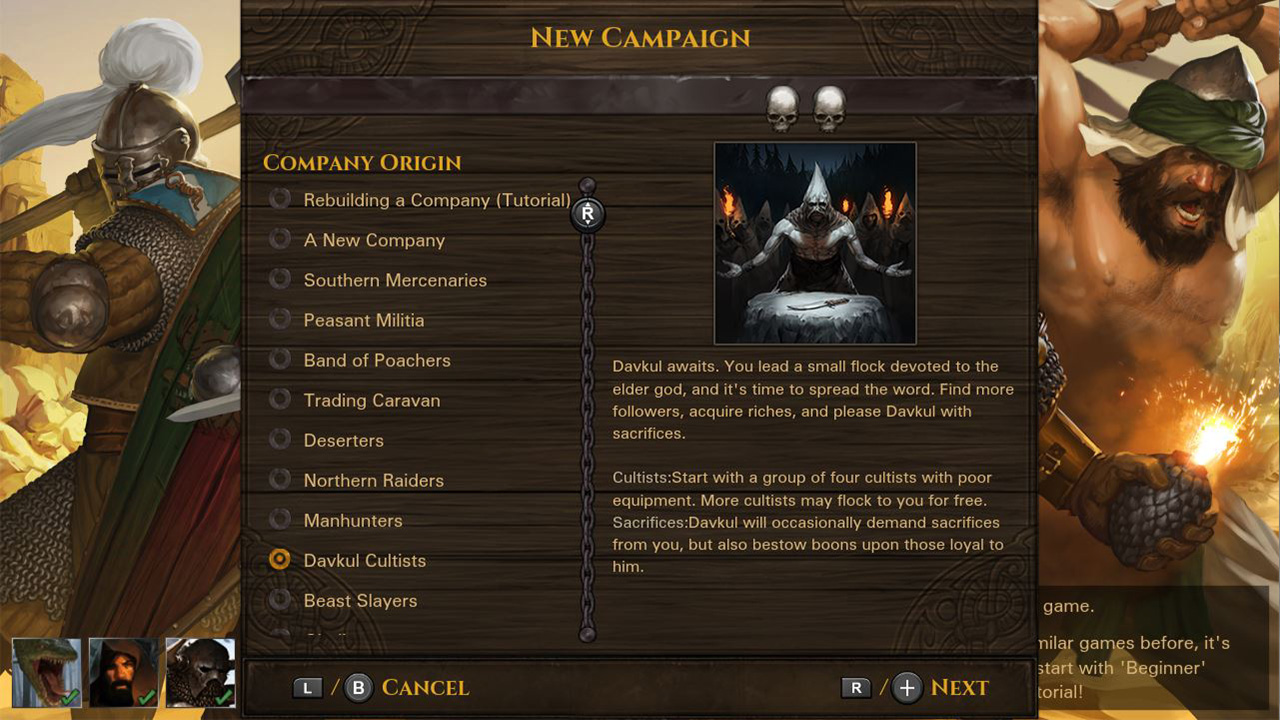This screenshot has height=720, width=1280.
Task: Click the + button icon beside Next
Action: pos(905,687)
